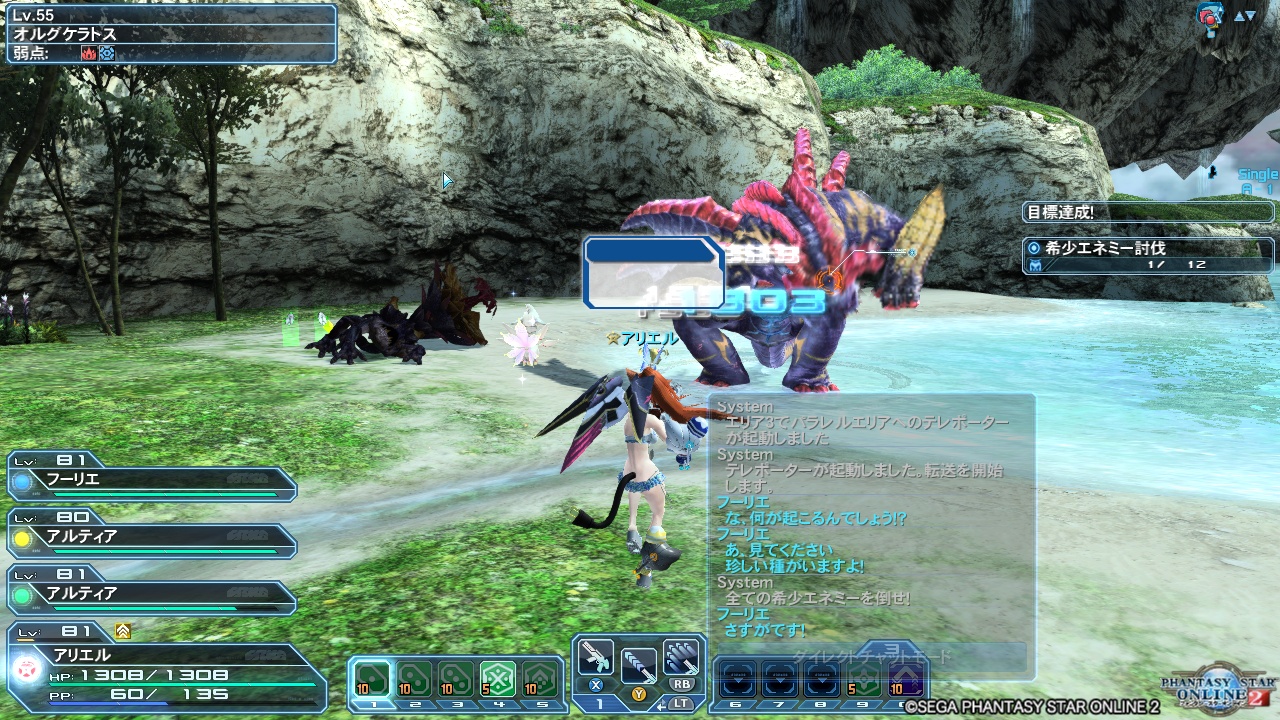This screenshot has height=720, width=1280.
Task: Click the fire weakness icon for オルグケラトス
Action: [89, 52]
